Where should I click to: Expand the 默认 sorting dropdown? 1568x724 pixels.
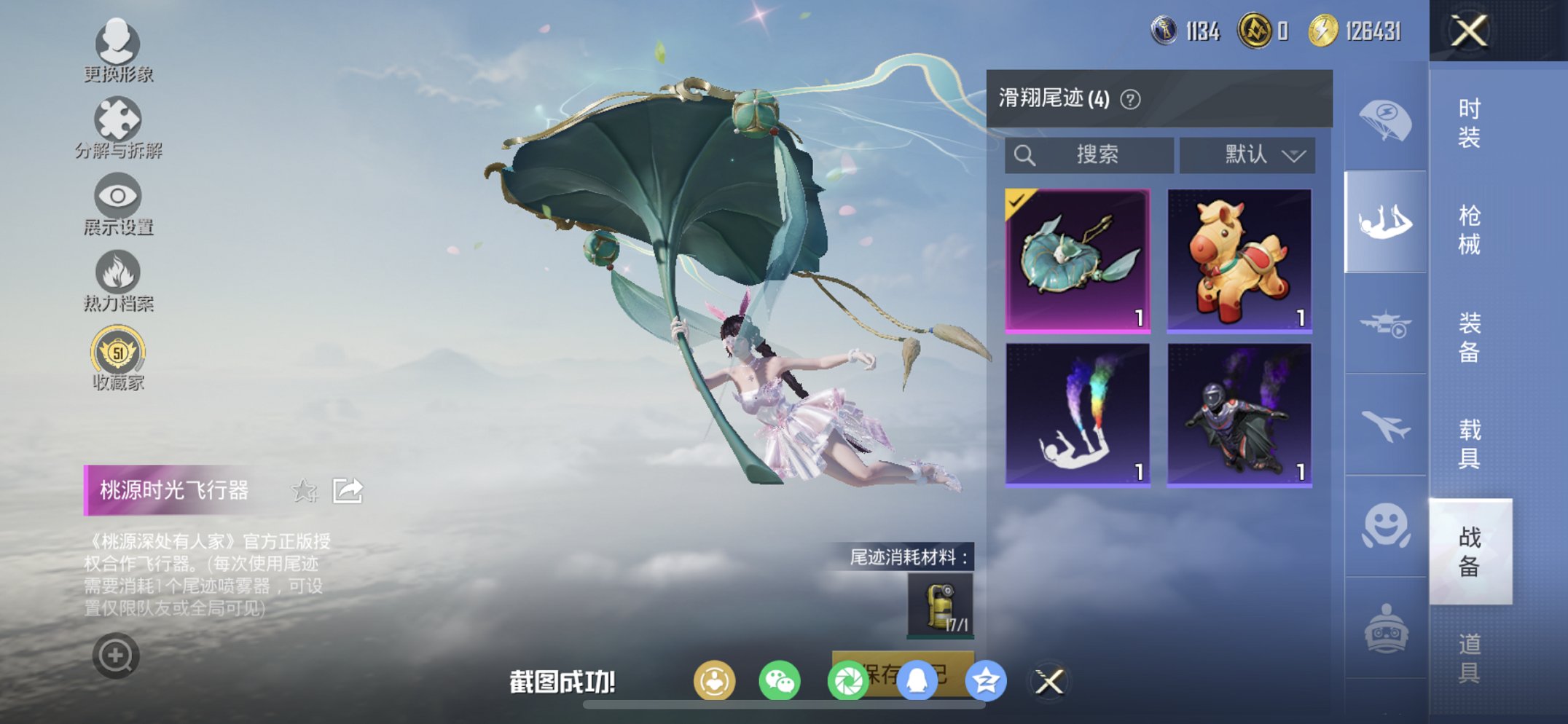(1247, 154)
